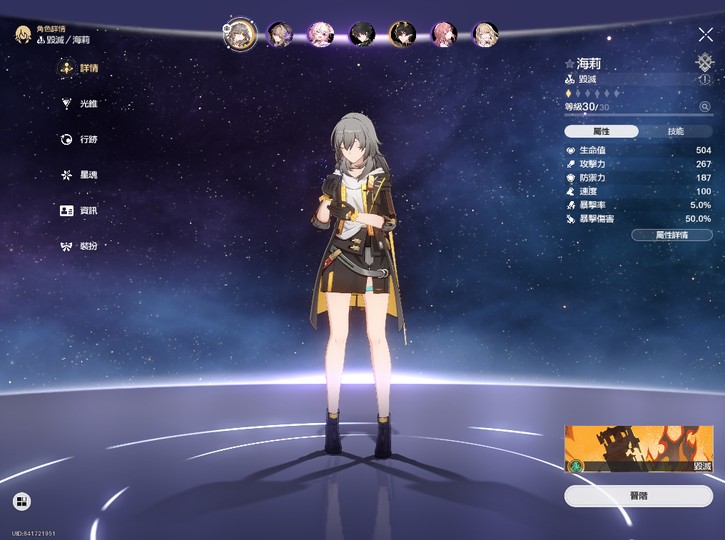
Task: Select the gold-ringed dark-haired portrait fifth in row
Action: [403, 35]
